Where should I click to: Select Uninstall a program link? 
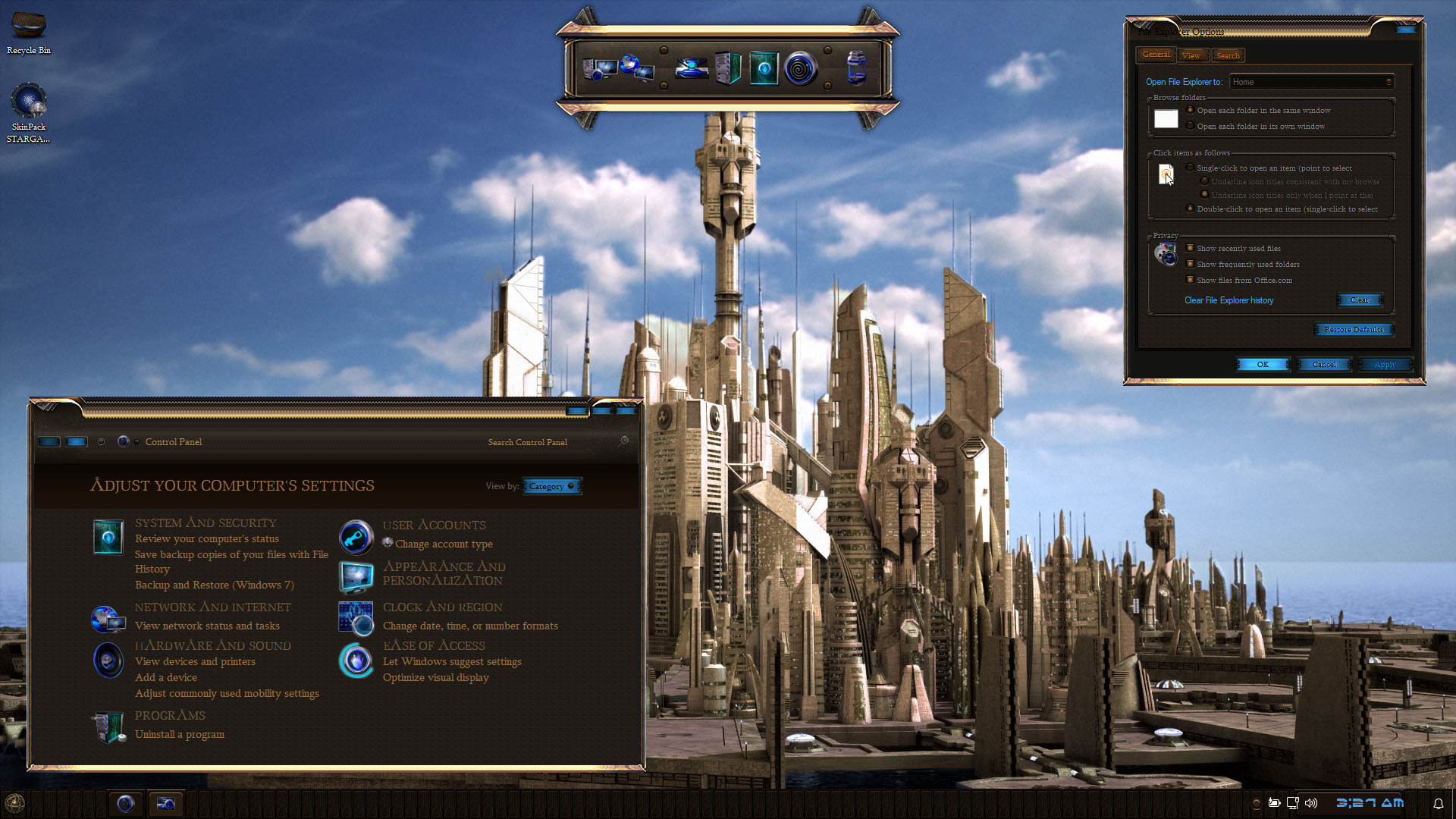click(180, 734)
